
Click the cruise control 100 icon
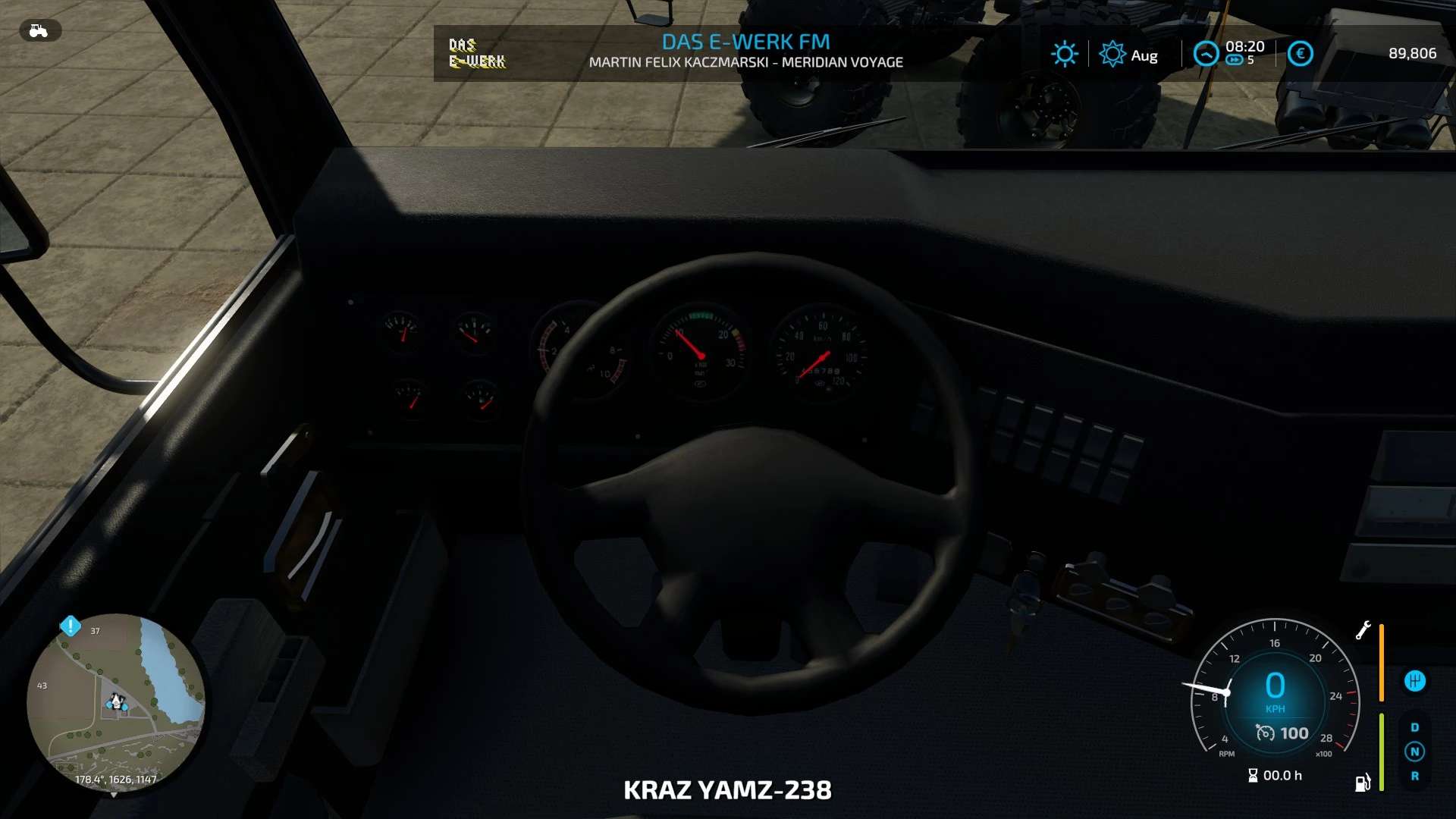coord(1265,733)
